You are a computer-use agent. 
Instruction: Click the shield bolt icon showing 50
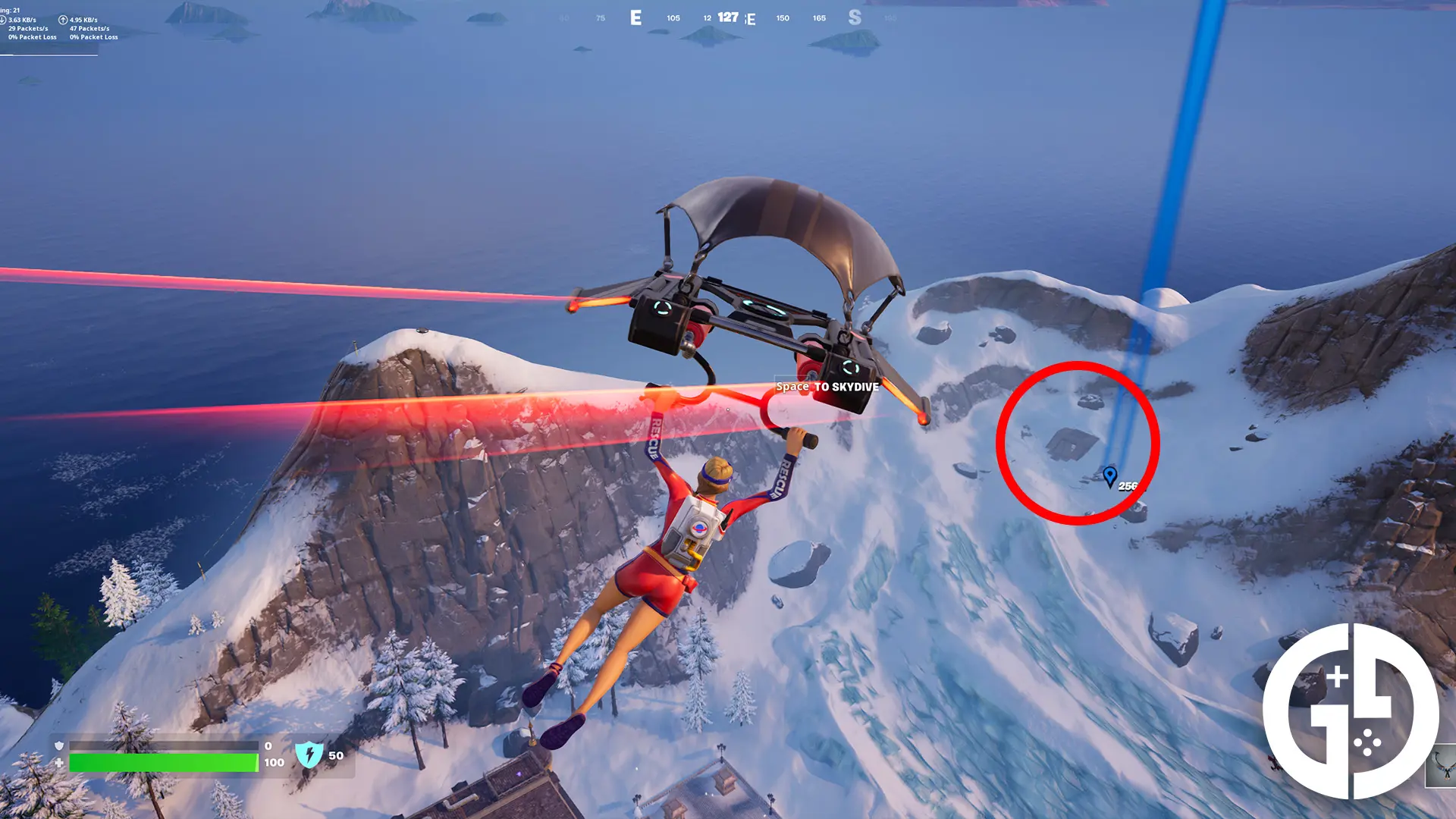pyautogui.click(x=311, y=755)
